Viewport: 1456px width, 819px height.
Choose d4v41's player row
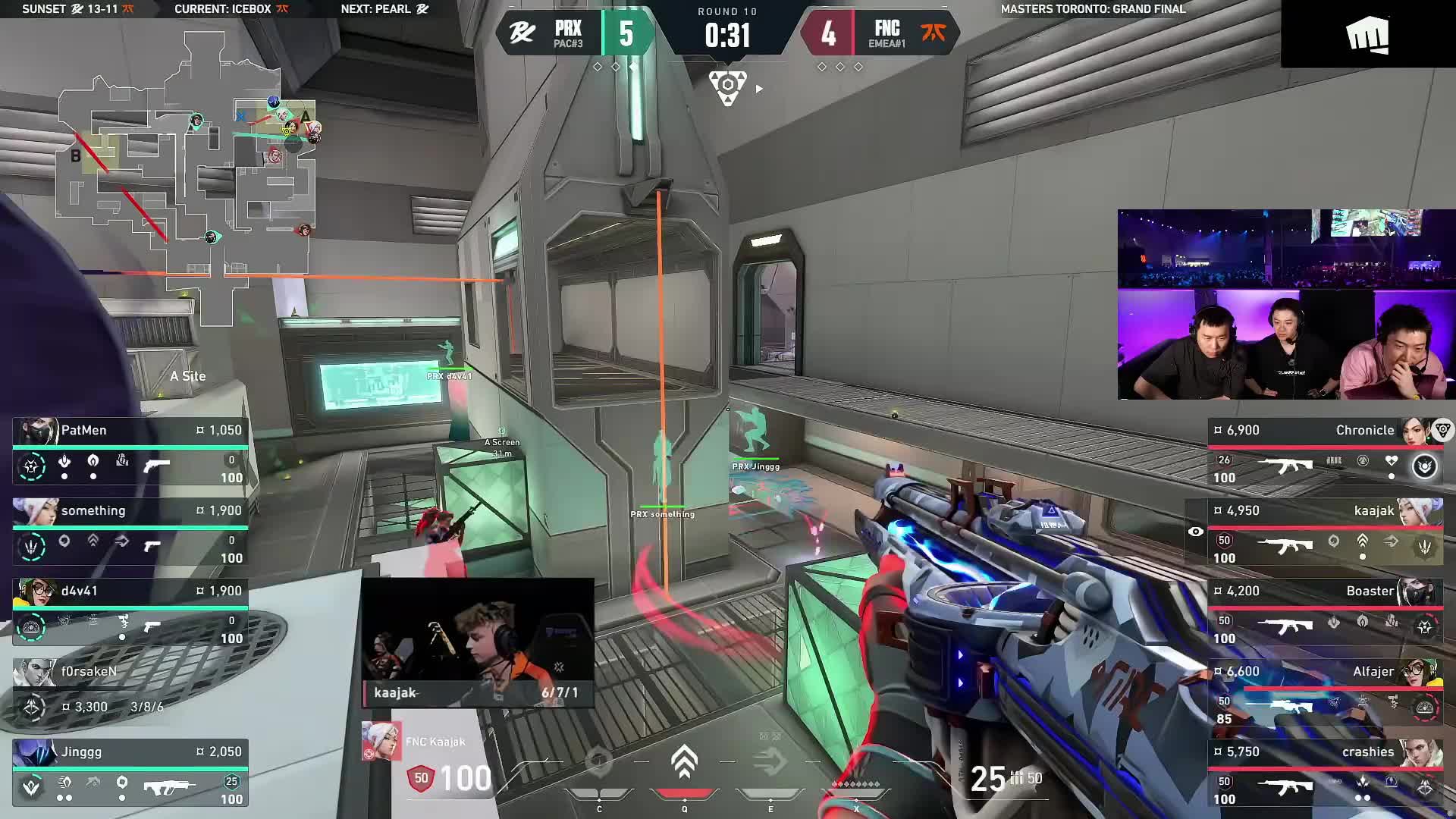[130, 612]
